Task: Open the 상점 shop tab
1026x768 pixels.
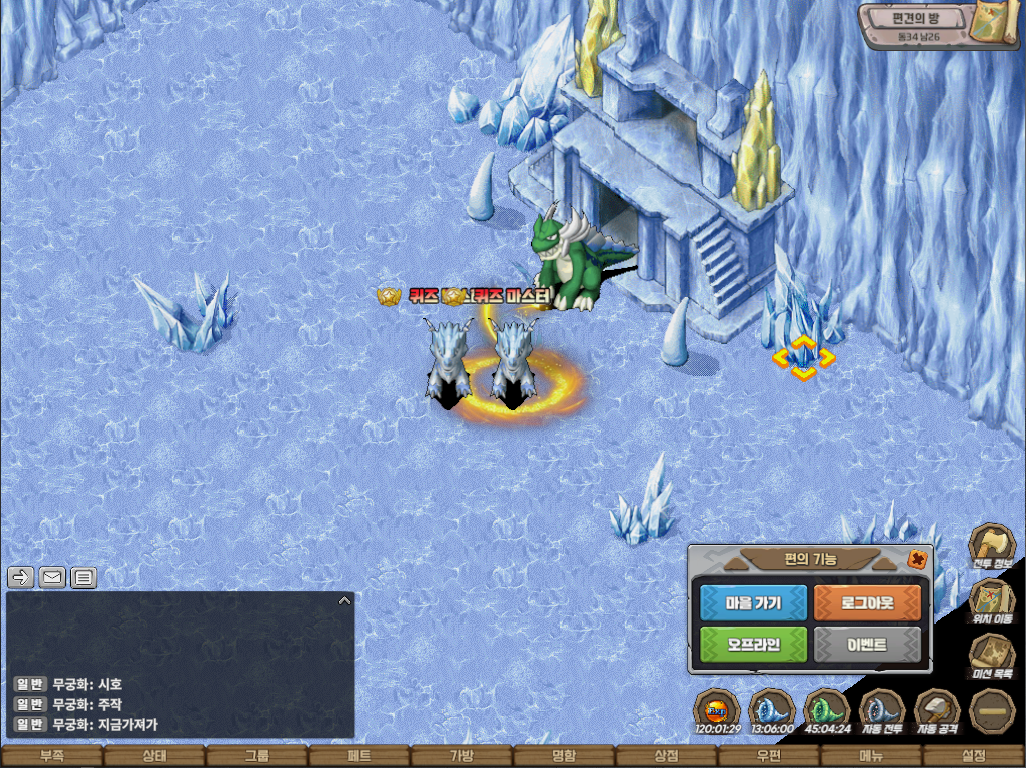Action: coord(666,757)
